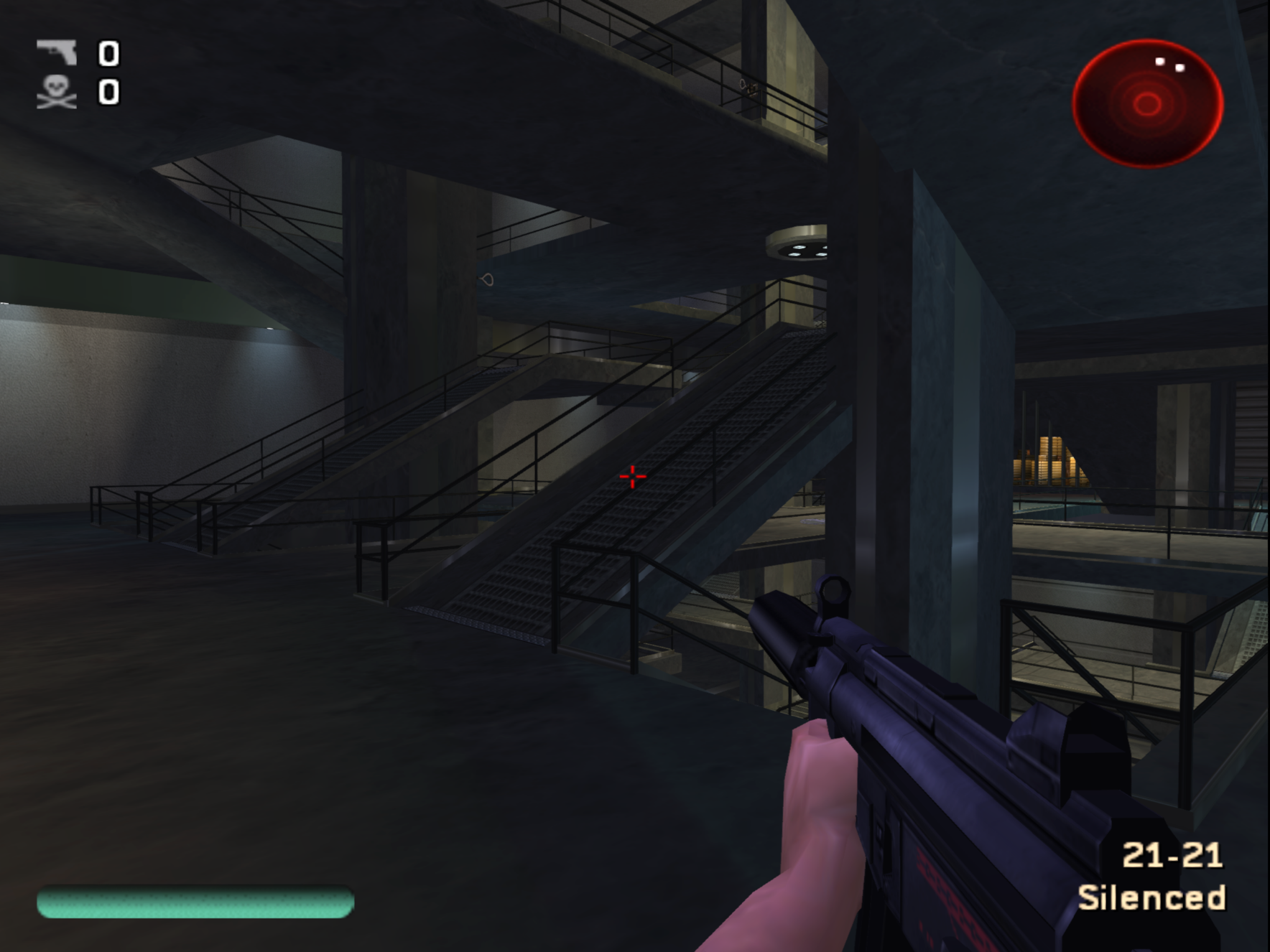
Task: Click the zero beside the pistol icon
Action: (108, 54)
